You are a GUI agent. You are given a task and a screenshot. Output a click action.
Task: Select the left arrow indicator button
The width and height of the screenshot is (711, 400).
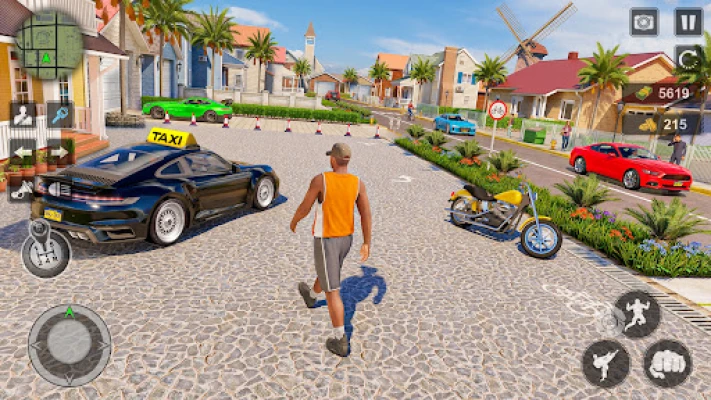(24, 153)
